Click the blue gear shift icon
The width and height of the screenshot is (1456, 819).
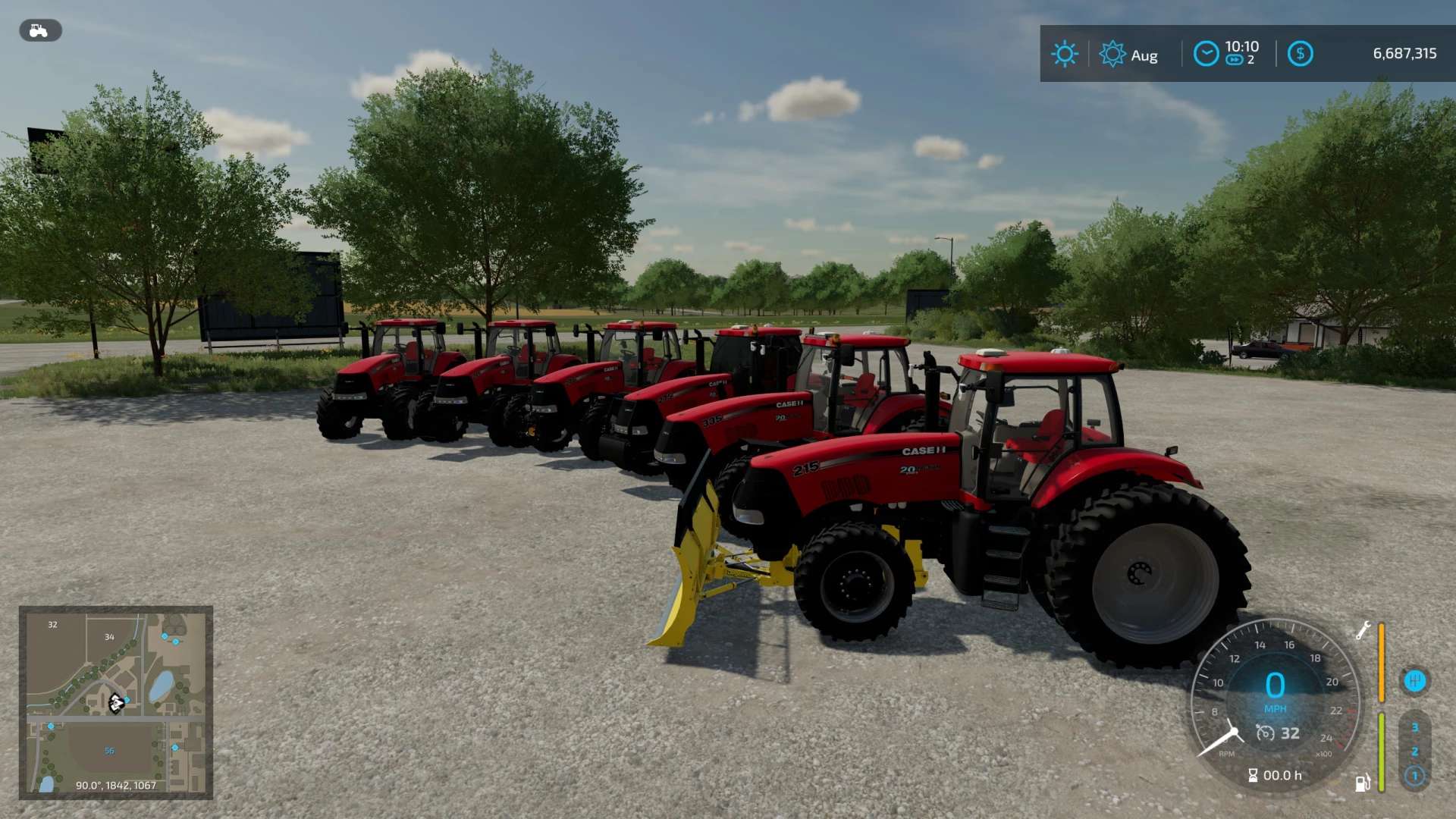click(x=1414, y=681)
